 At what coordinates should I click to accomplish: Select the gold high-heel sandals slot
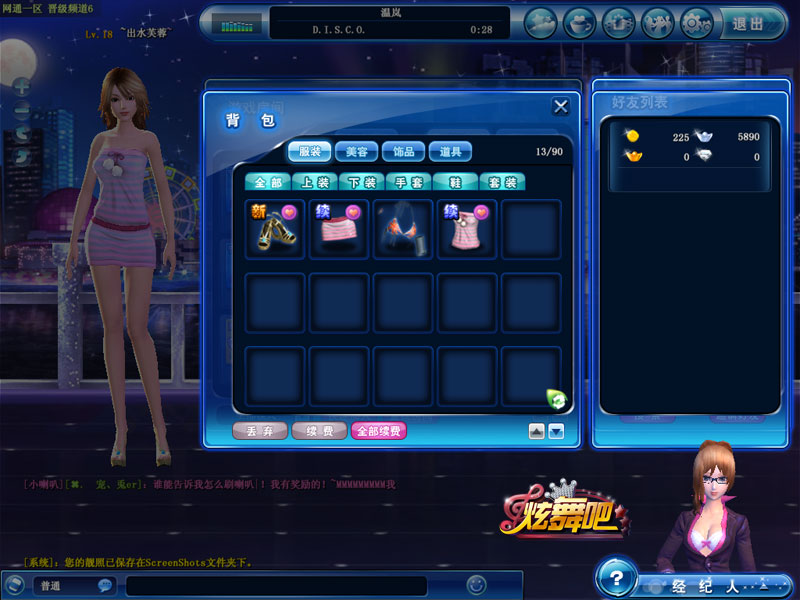pyautogui.click(x=275, y=229)
